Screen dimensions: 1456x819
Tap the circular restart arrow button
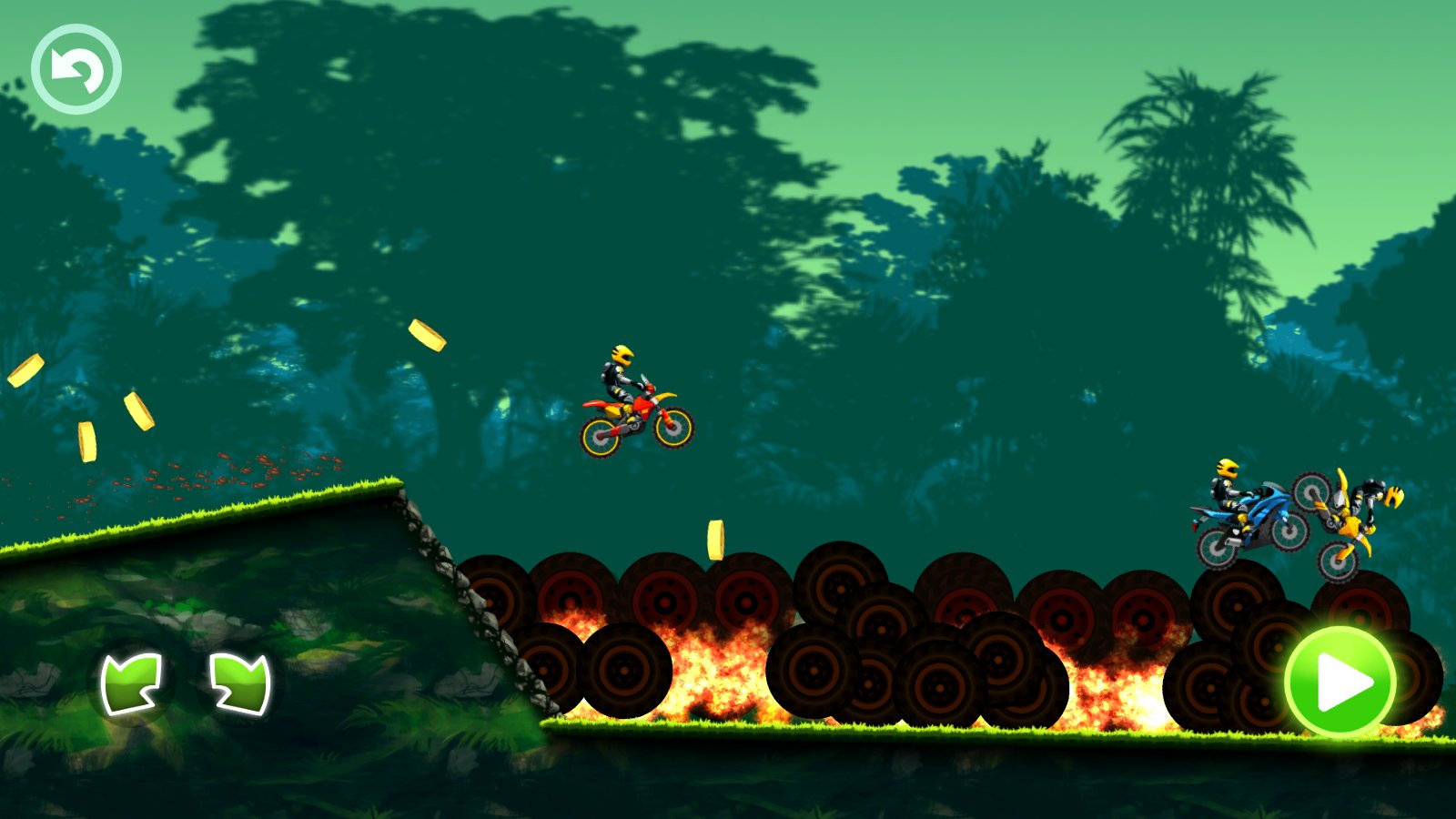(76, 69)
